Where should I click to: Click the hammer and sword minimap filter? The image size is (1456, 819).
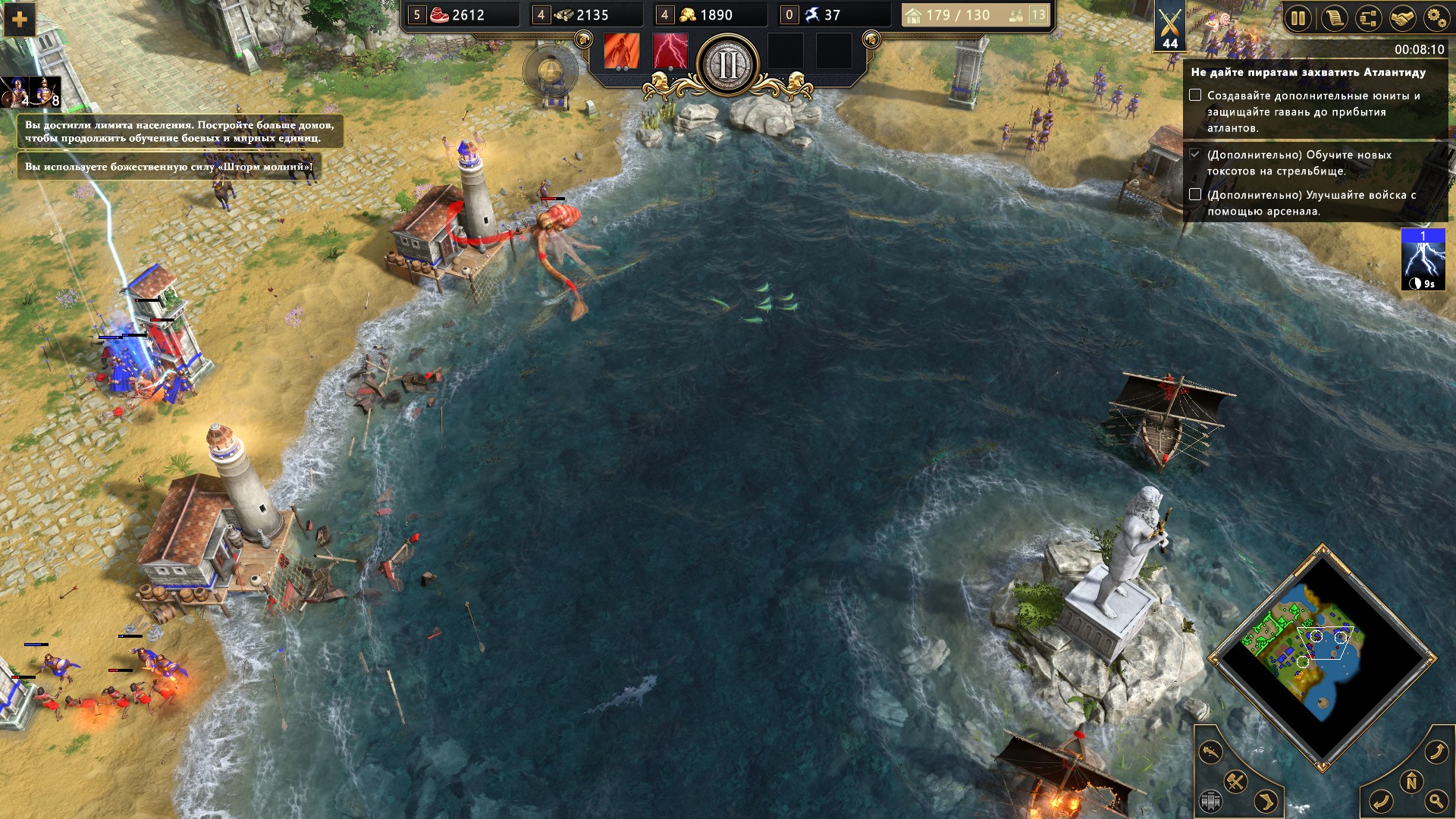click(1236, 781)
